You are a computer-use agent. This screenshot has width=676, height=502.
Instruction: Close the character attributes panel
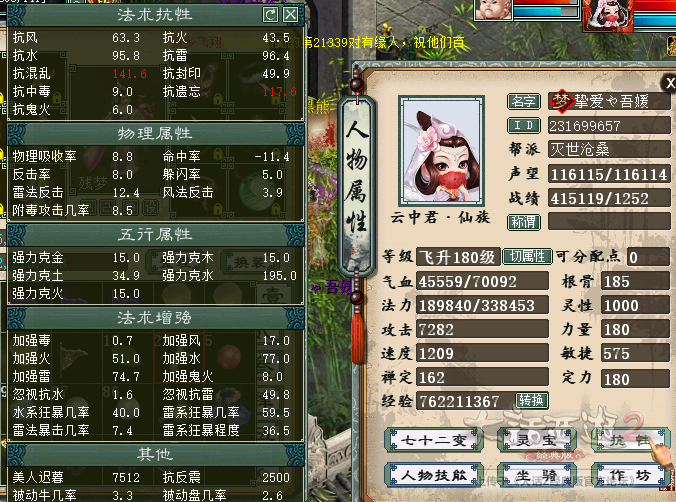pos(669,84)
